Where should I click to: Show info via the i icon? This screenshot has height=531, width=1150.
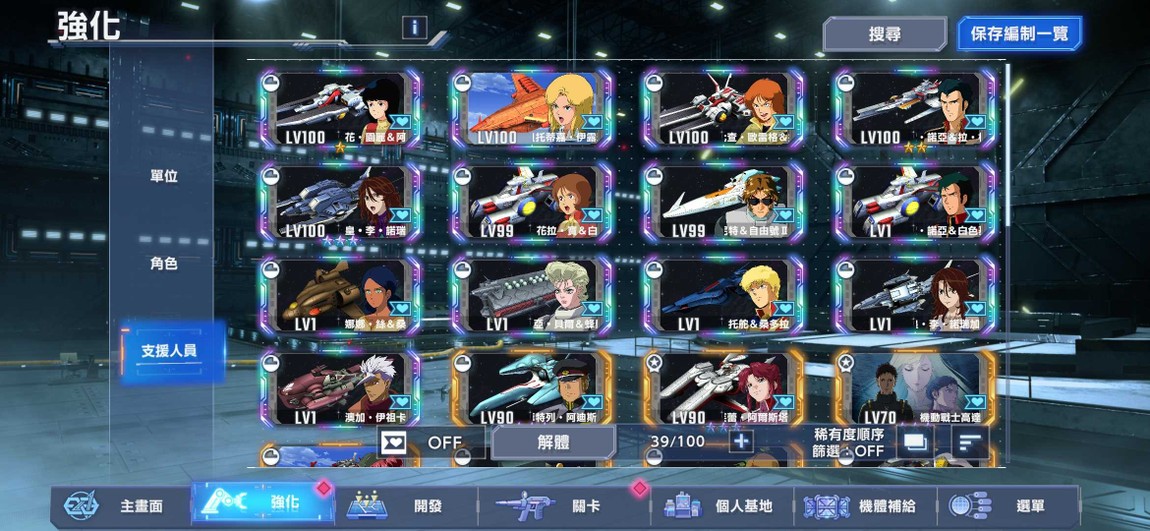click(414, 28)
